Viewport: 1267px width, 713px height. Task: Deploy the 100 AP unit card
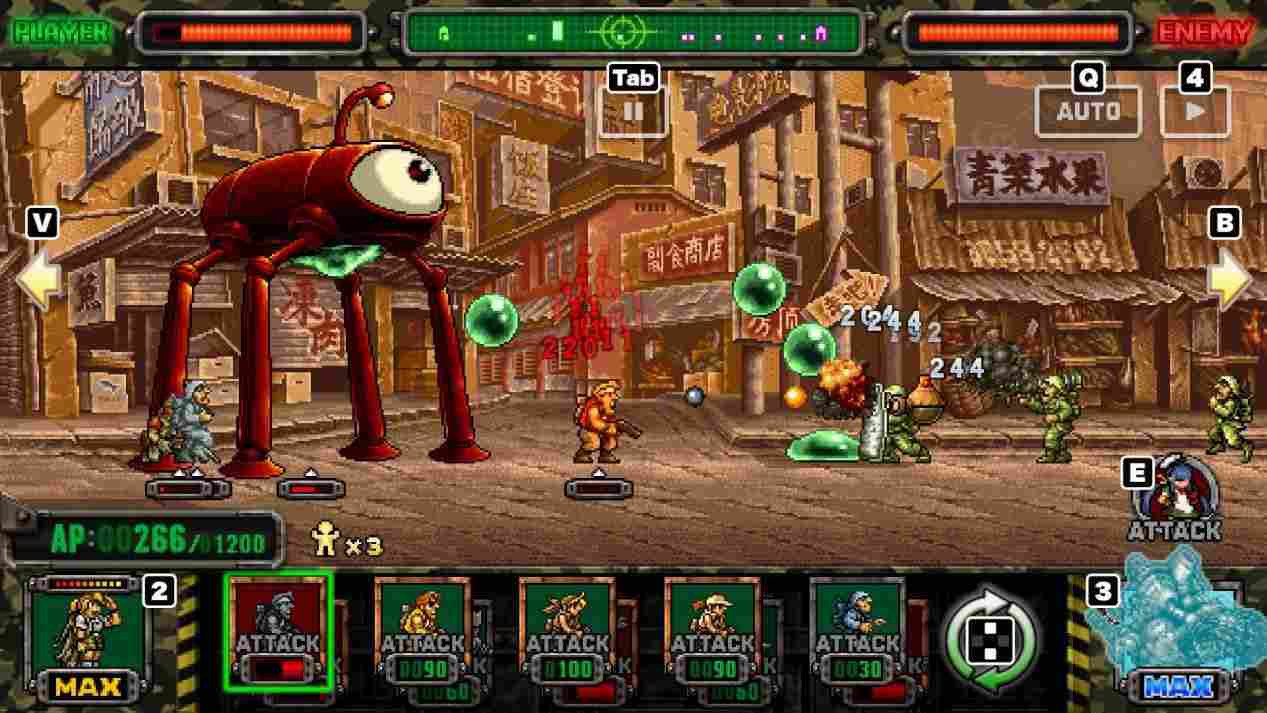click(567, 631)
